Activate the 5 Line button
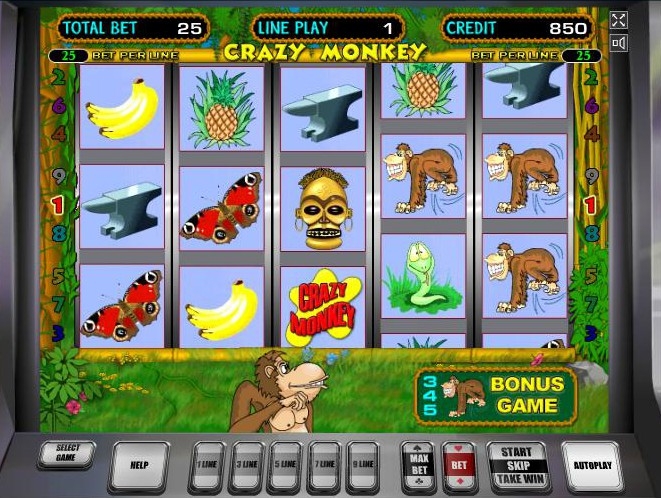661x498 pixels. 285,465
